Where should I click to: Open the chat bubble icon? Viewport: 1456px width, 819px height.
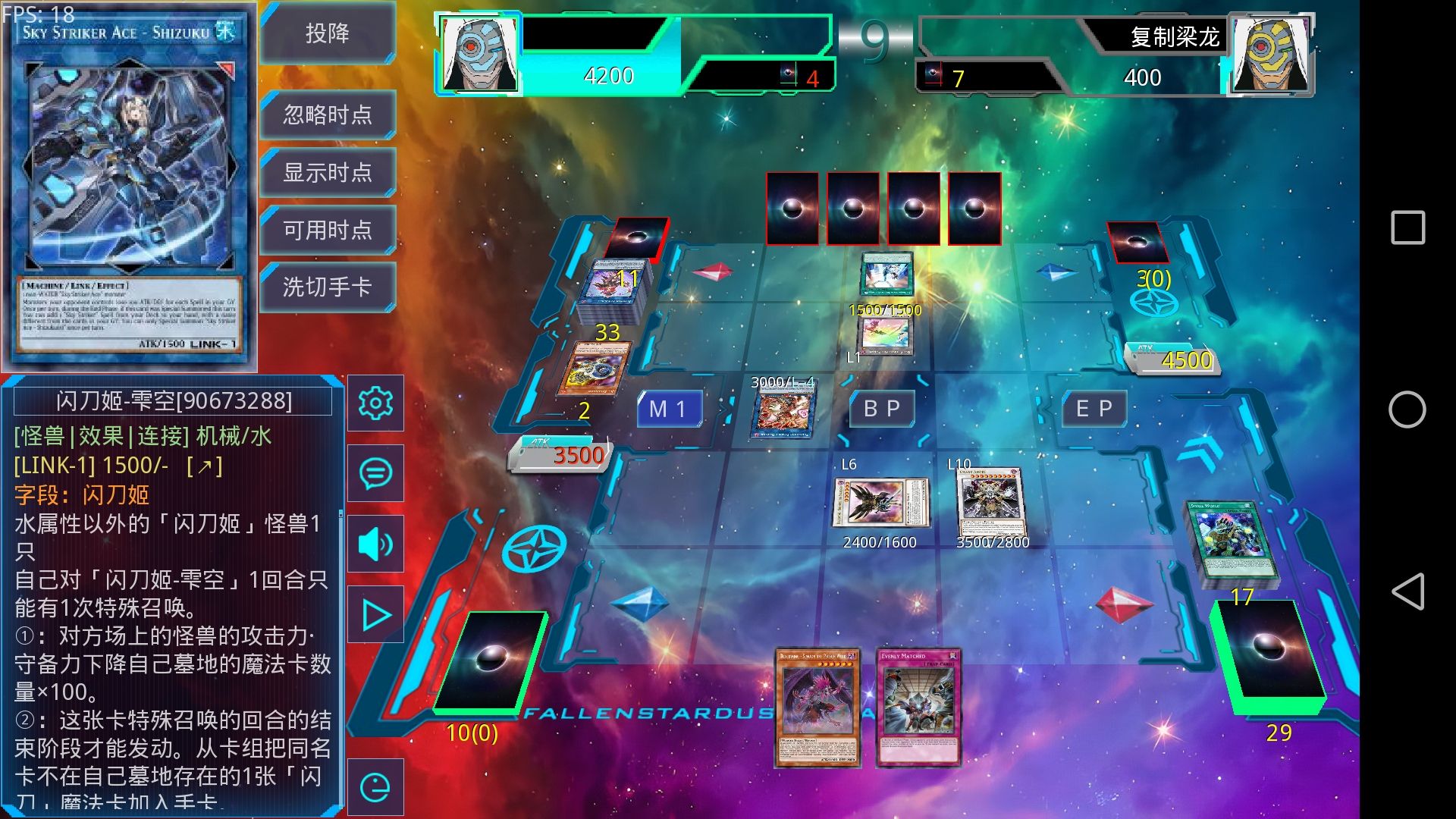tap(375, 474)
